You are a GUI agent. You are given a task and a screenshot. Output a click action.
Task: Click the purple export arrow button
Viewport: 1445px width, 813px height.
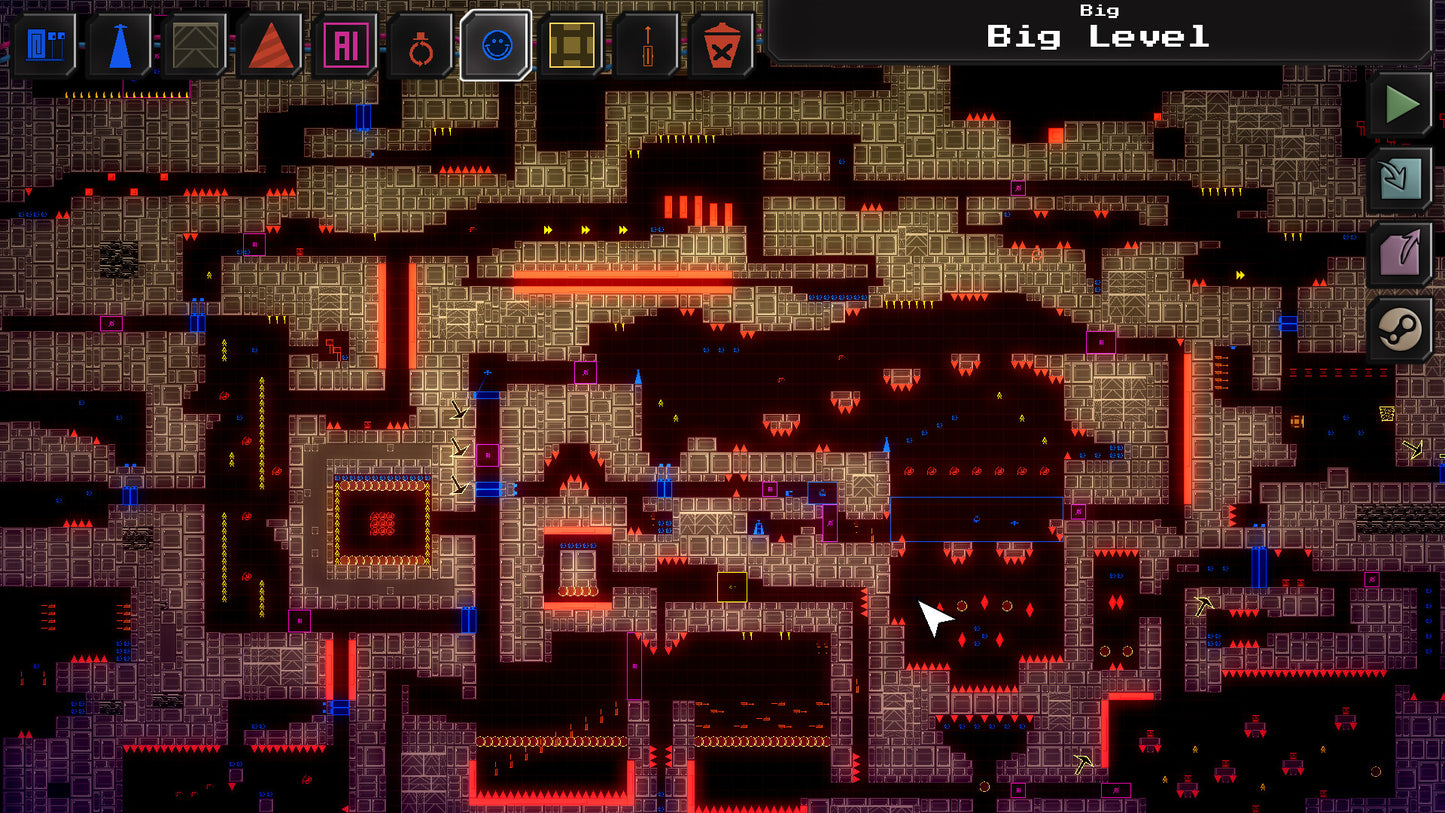pyautogui.click(x=1400, y=254)
